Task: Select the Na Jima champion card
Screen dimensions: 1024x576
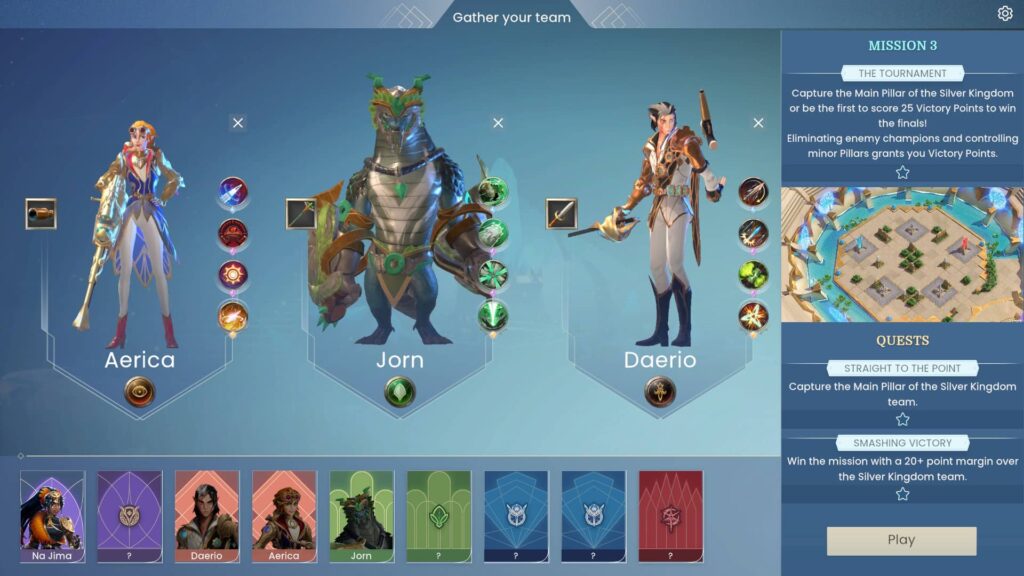Action: (x=53, y=516)
